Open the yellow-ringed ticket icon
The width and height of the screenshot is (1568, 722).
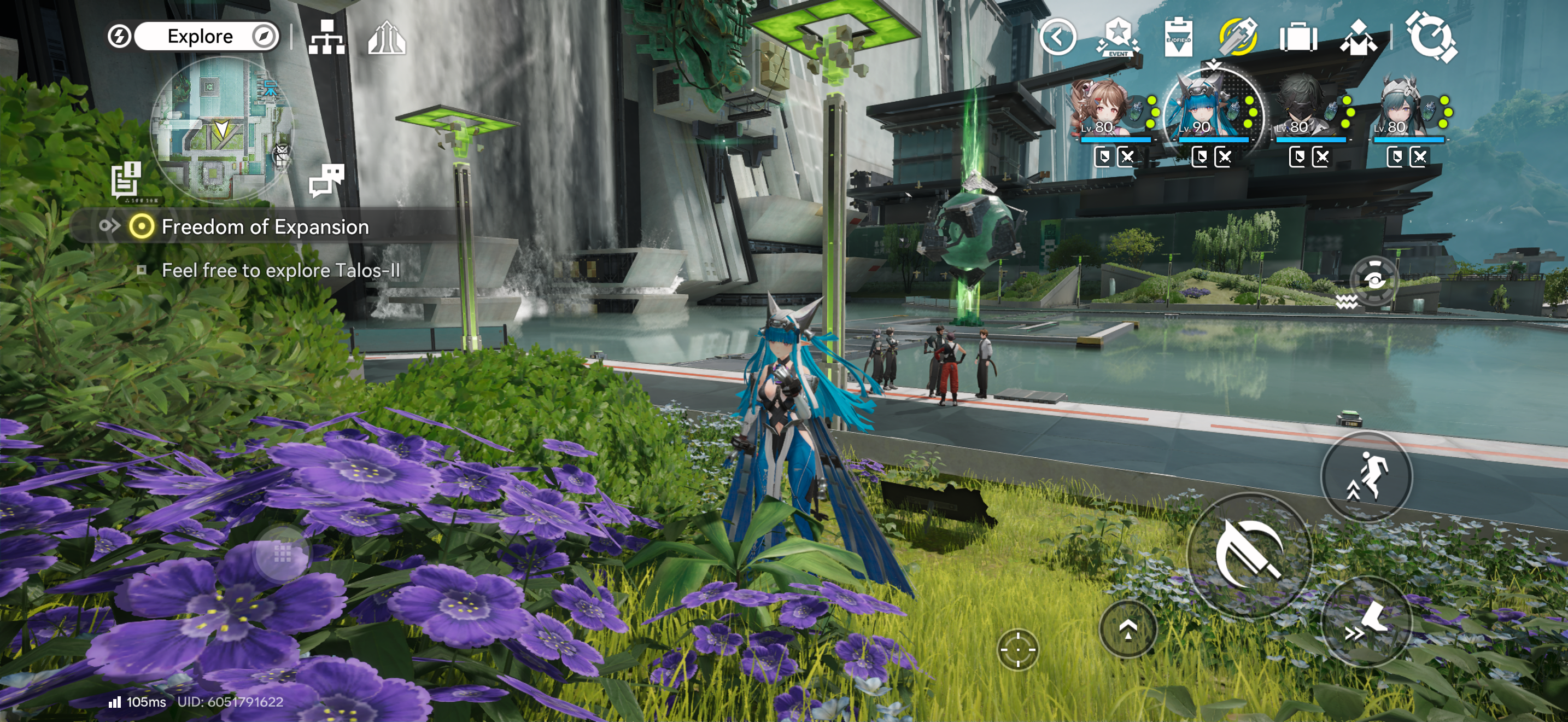pos(1238,37)
